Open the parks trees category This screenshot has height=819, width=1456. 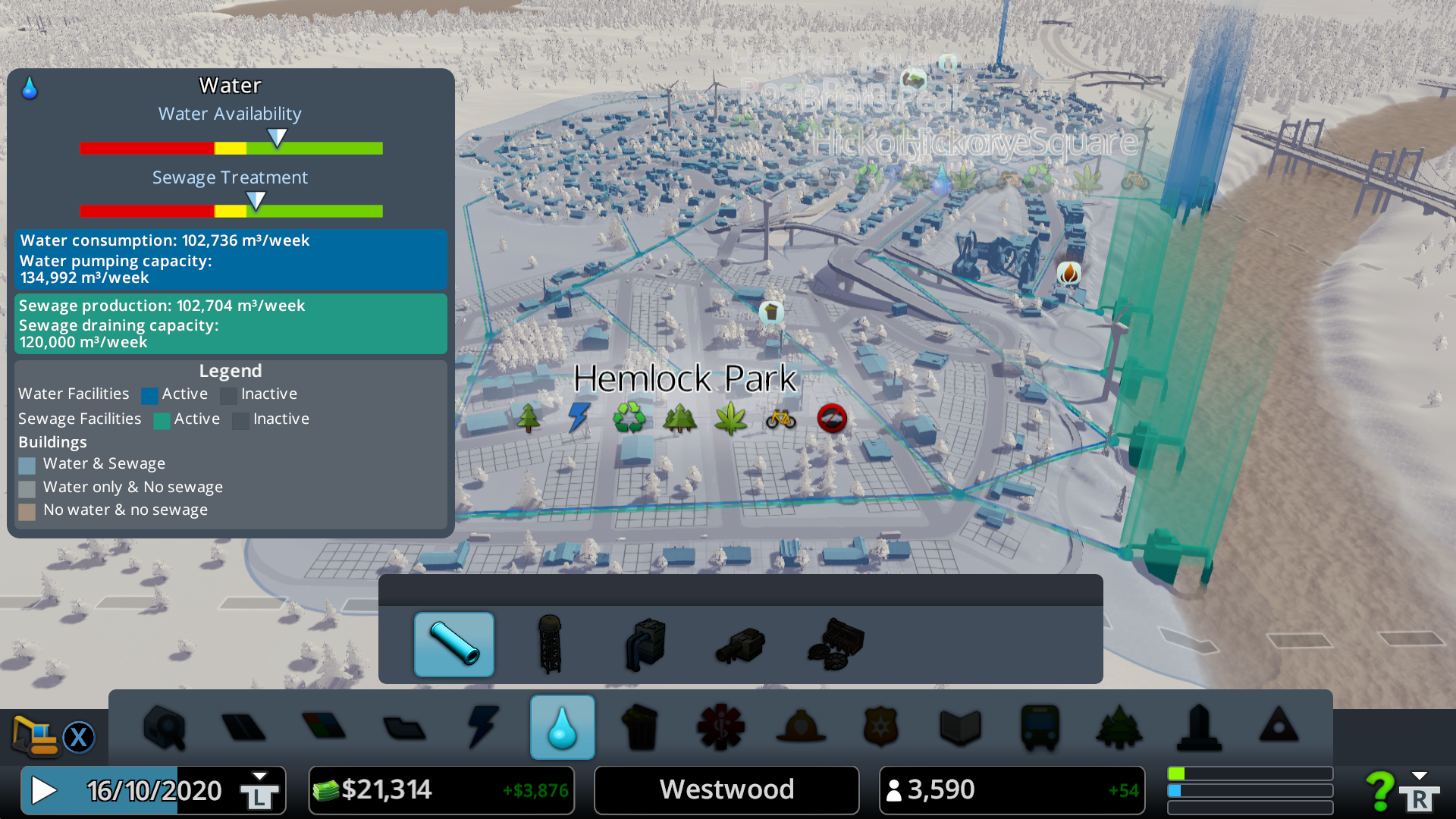click(1119, 727)
